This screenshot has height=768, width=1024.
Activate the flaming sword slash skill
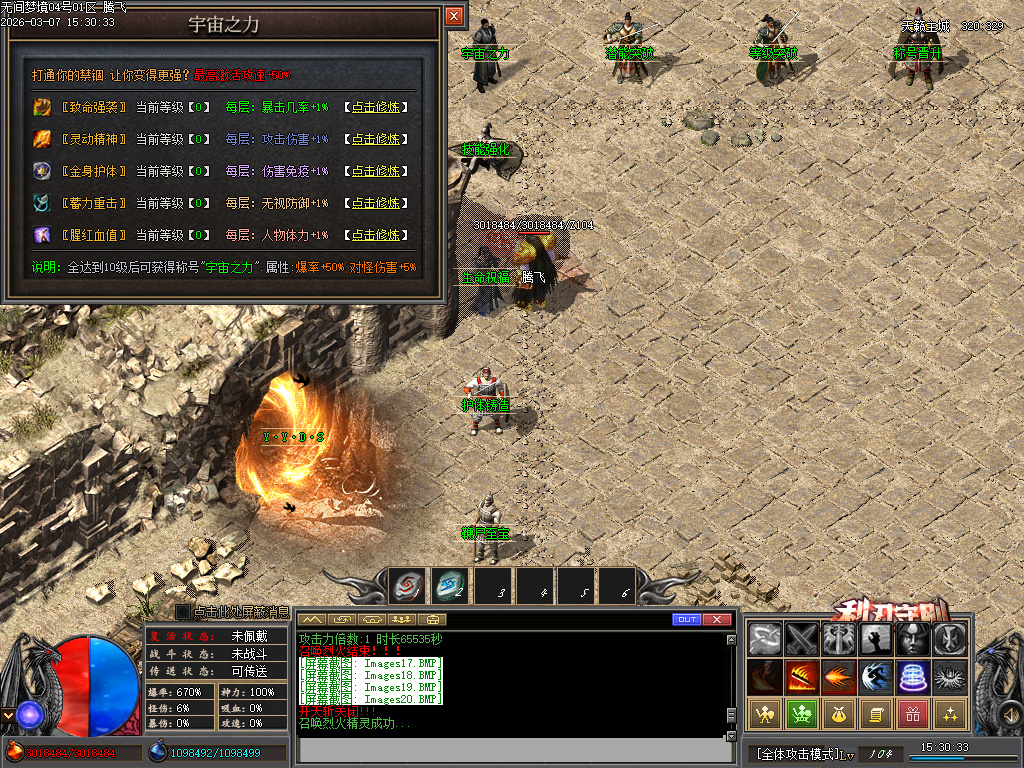[801, 677]
